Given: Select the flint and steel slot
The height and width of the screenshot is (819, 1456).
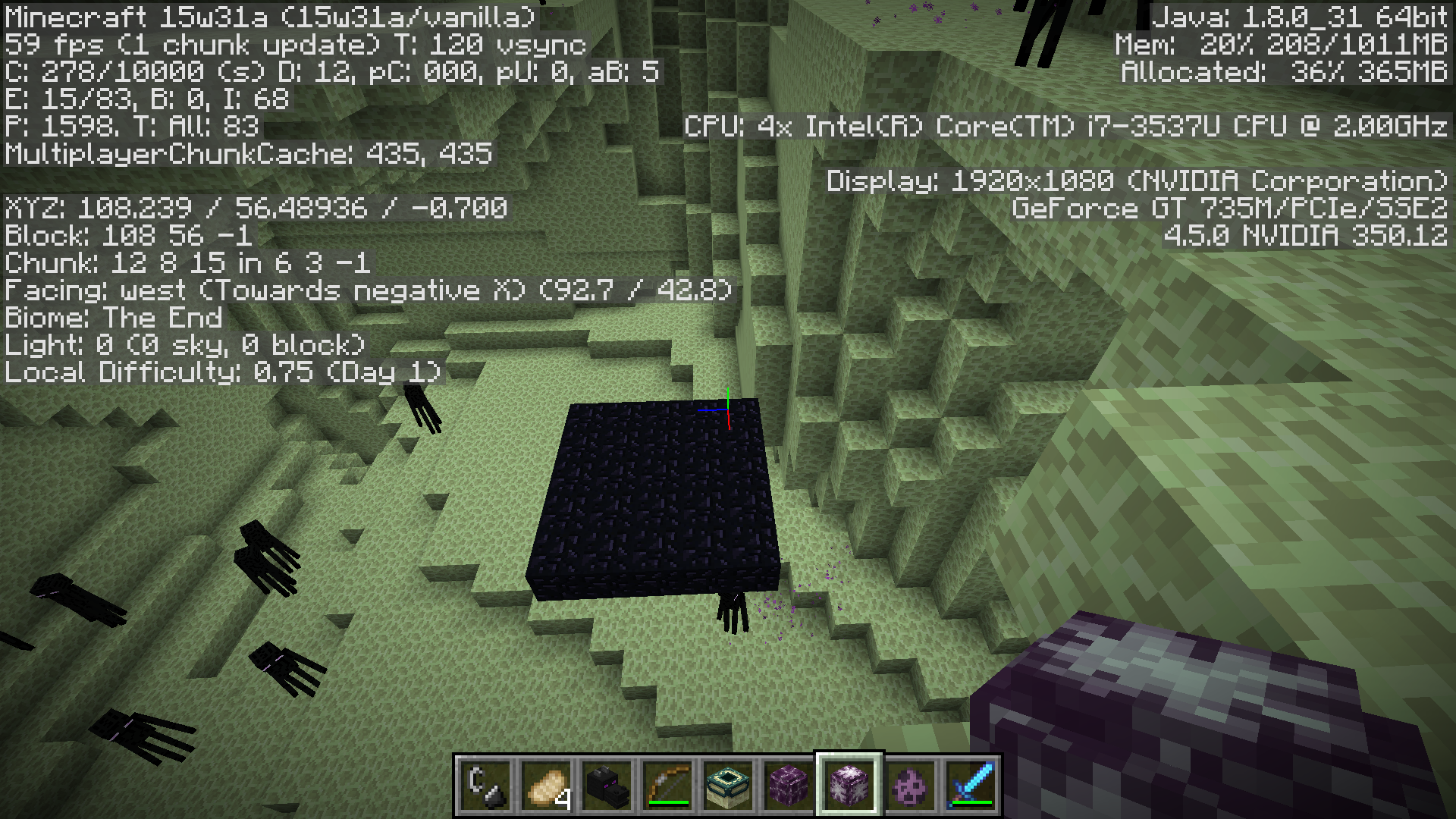Looking at the screenshot, I should (x=485, y=786).
